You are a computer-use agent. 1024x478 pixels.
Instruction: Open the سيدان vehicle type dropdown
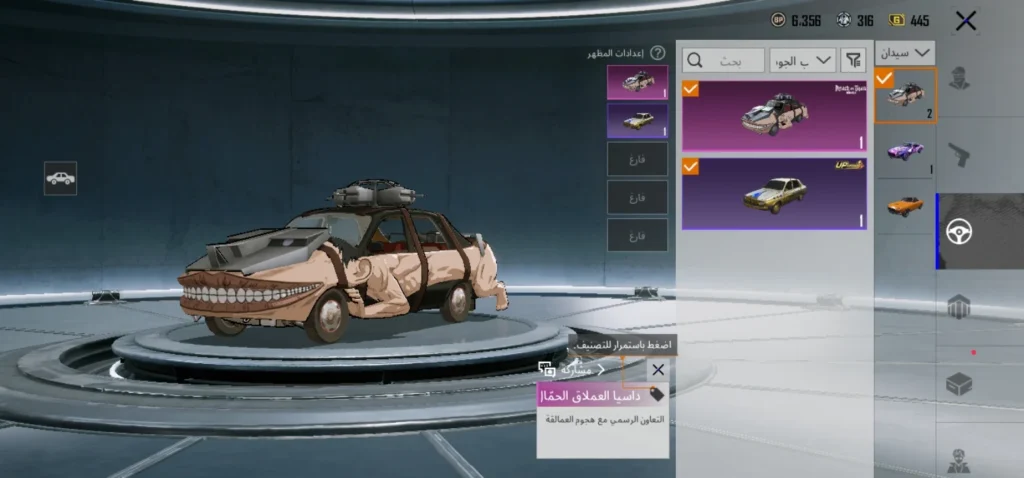click(905, 53)
